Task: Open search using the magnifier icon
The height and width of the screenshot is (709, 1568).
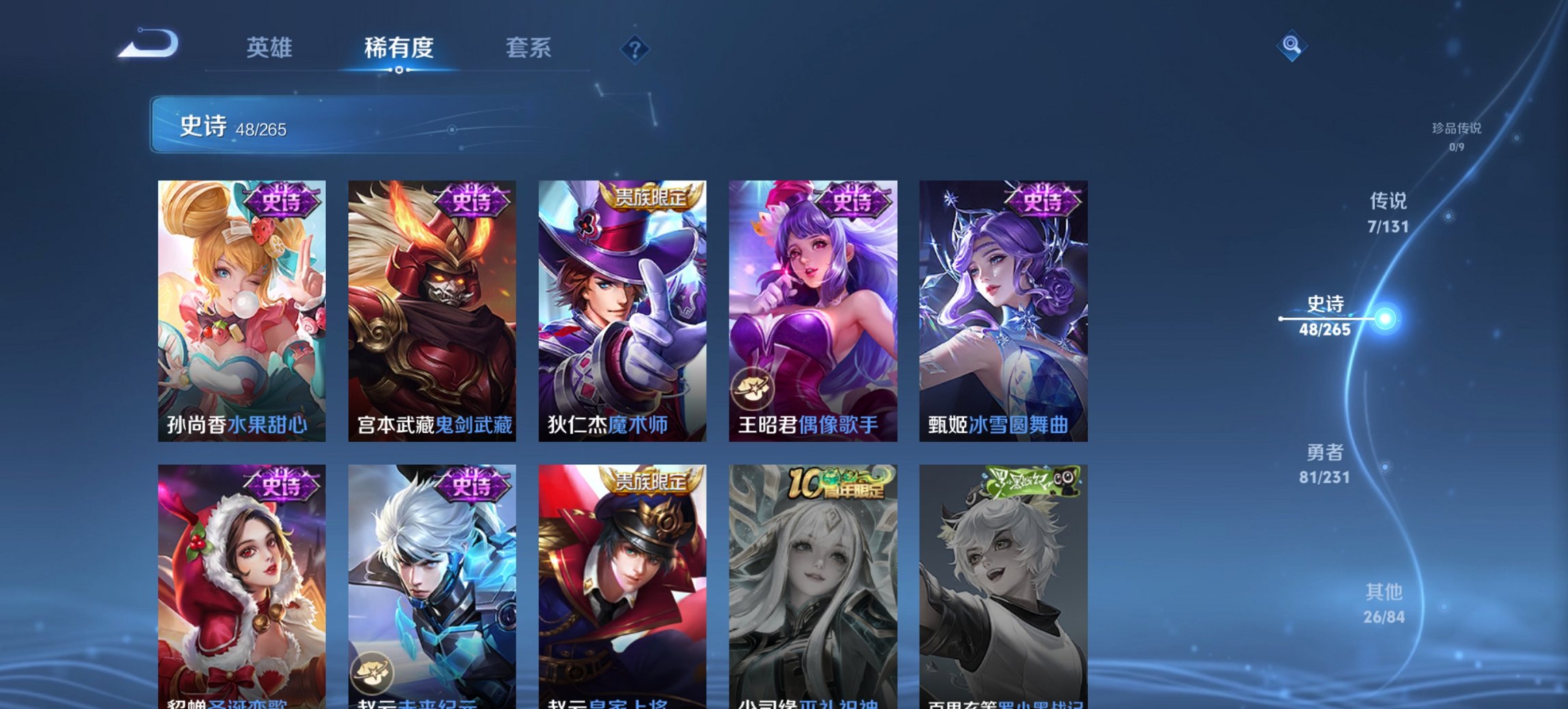Action: [1290, 46]
